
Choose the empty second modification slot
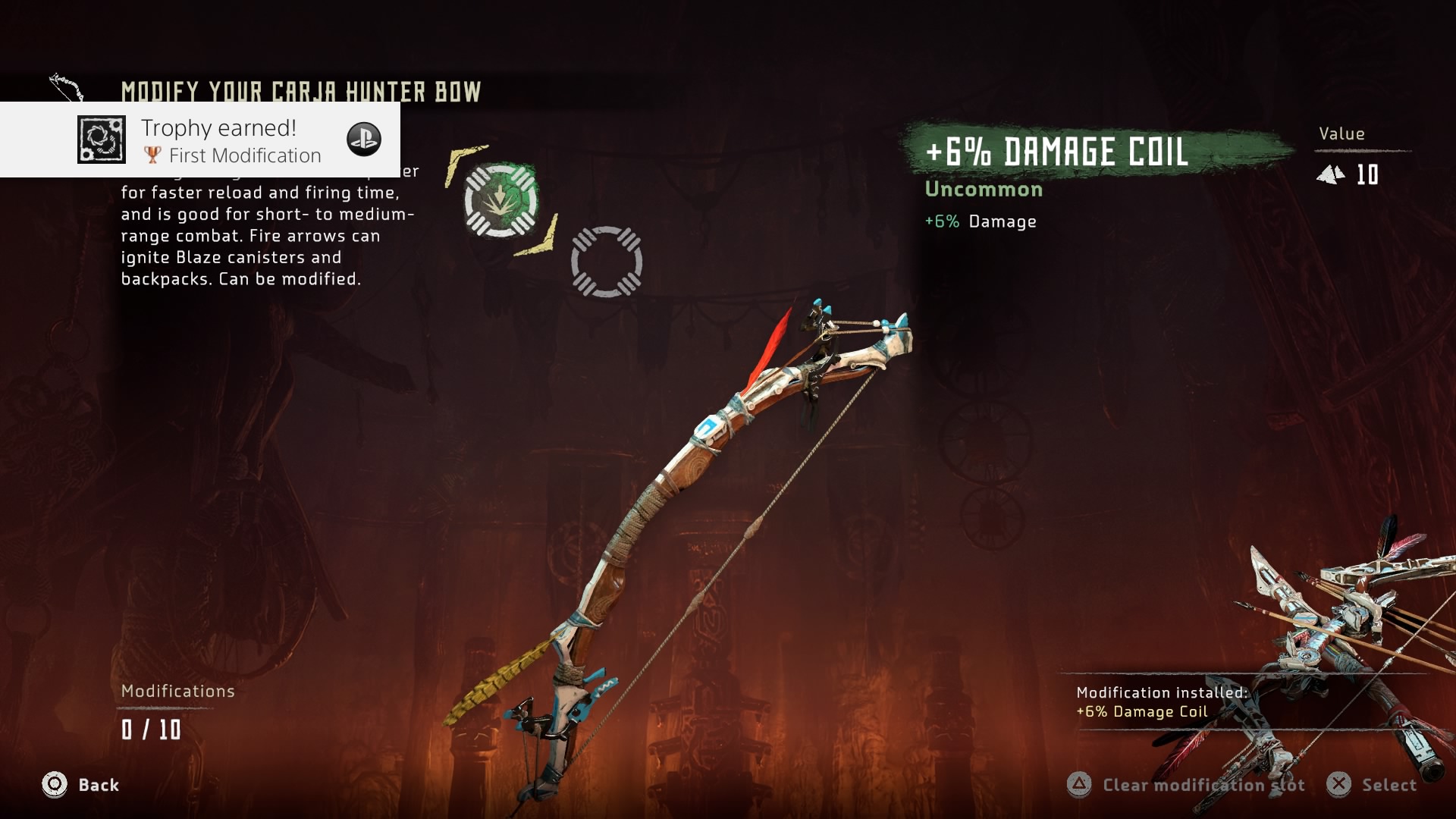[607, 262]
